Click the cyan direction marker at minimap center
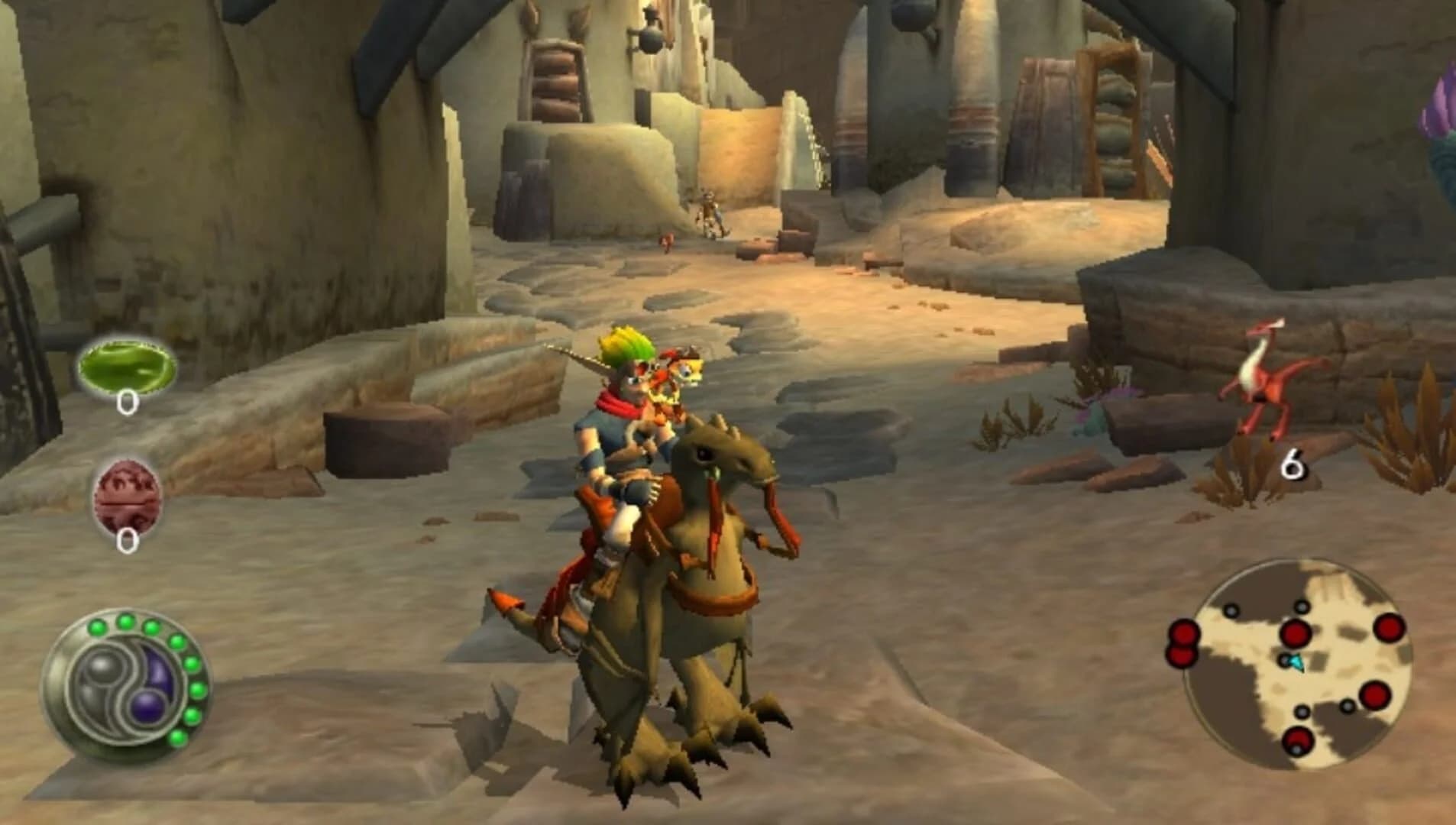1456x825 pixels. coord(1296,662)
